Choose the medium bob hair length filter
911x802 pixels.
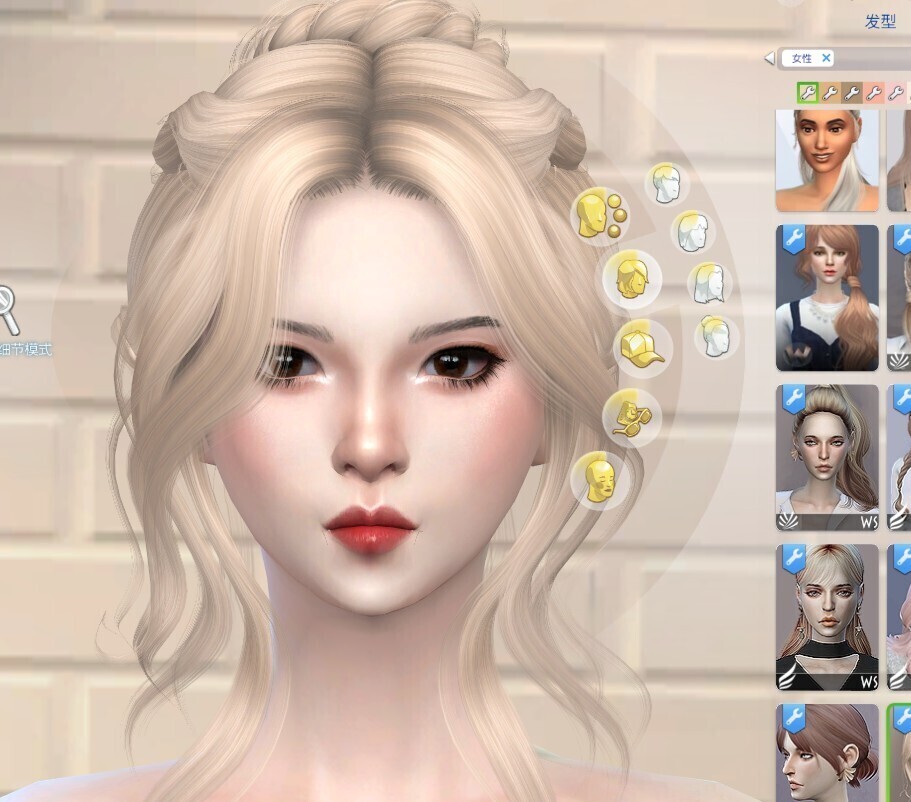pyautogui.click(x=690, y=232)
